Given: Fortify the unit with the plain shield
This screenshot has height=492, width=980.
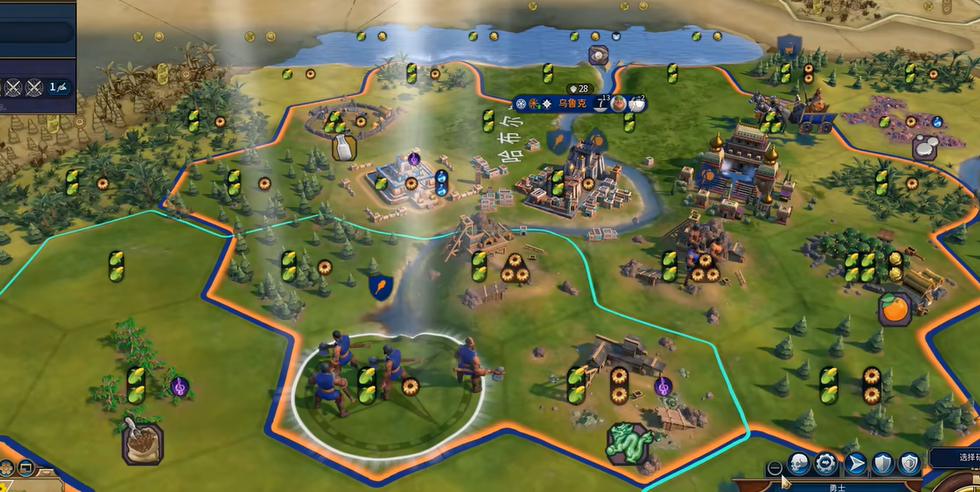Looking at the screenshot, I should (x=882, y=463).
